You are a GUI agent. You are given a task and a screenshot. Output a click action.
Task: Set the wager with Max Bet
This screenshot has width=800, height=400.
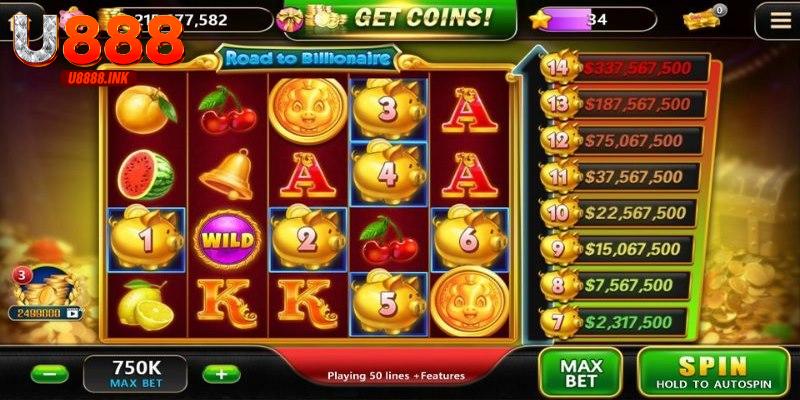(x=580, y=372)
